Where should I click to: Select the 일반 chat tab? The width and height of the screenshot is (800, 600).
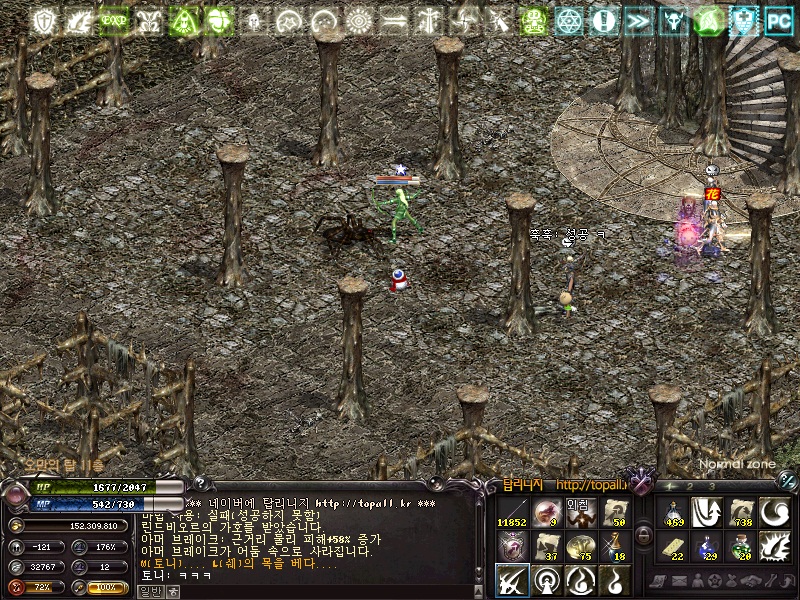pos(149,592)
